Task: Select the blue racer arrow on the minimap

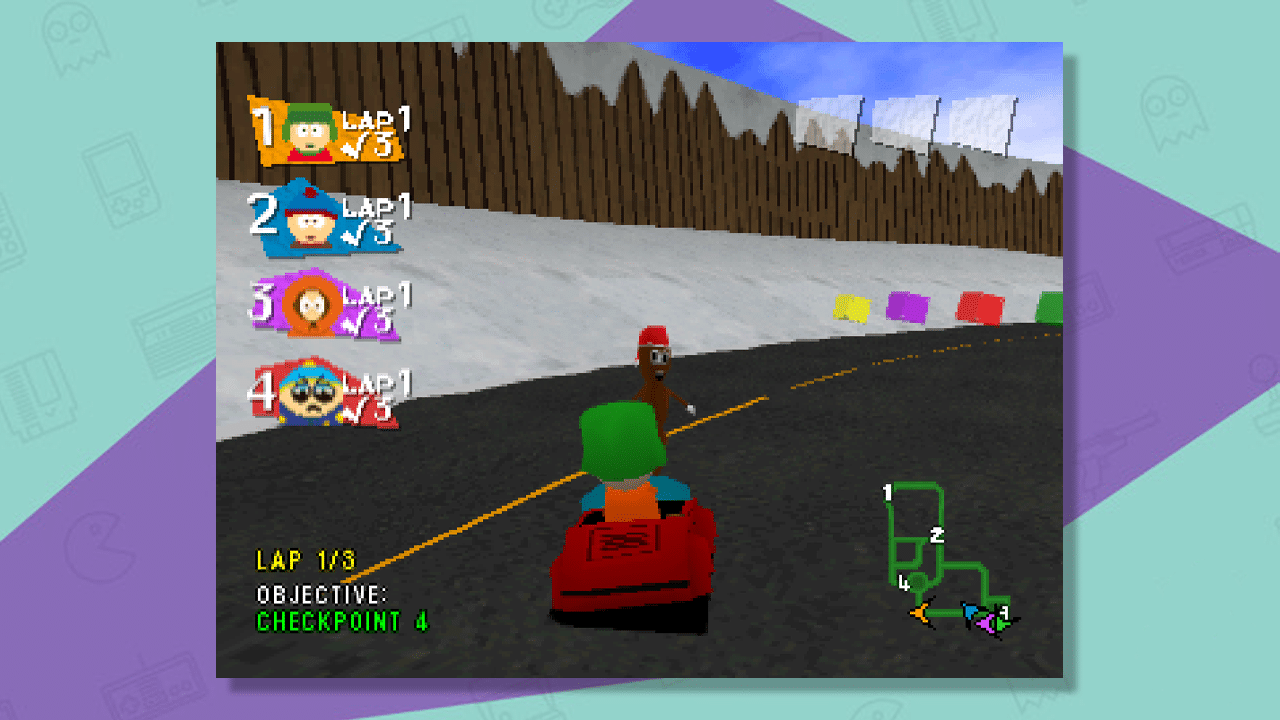Action: coord(970,610)
